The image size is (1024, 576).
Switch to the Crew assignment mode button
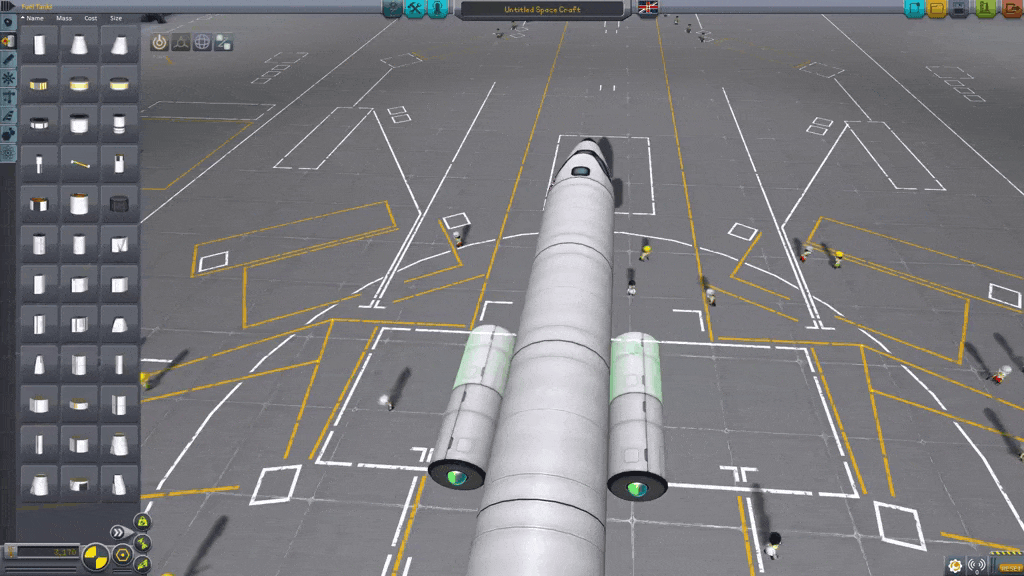[437, 9]
